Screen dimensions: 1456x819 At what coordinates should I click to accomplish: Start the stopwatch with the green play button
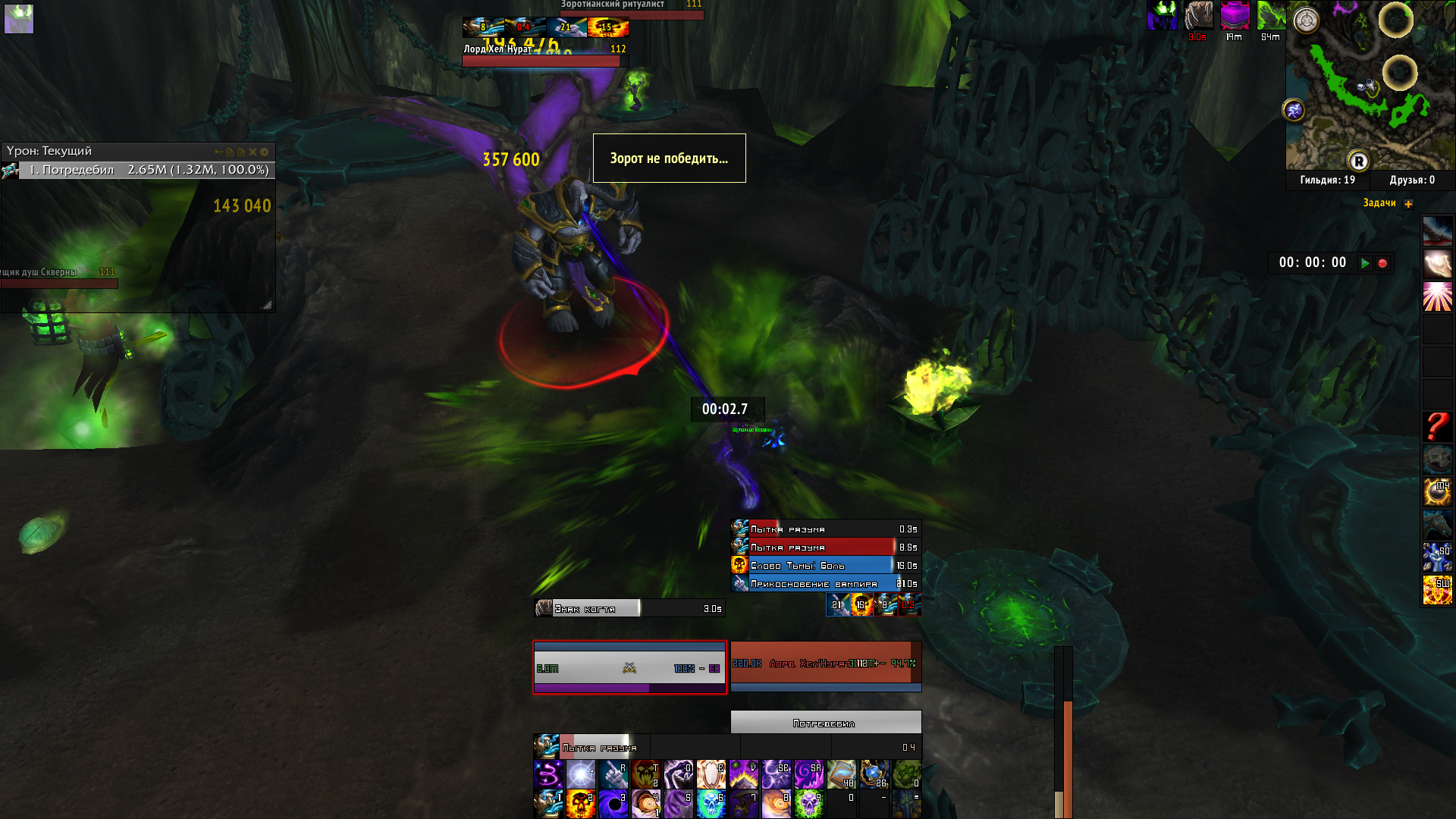(x=1365, y=263)
